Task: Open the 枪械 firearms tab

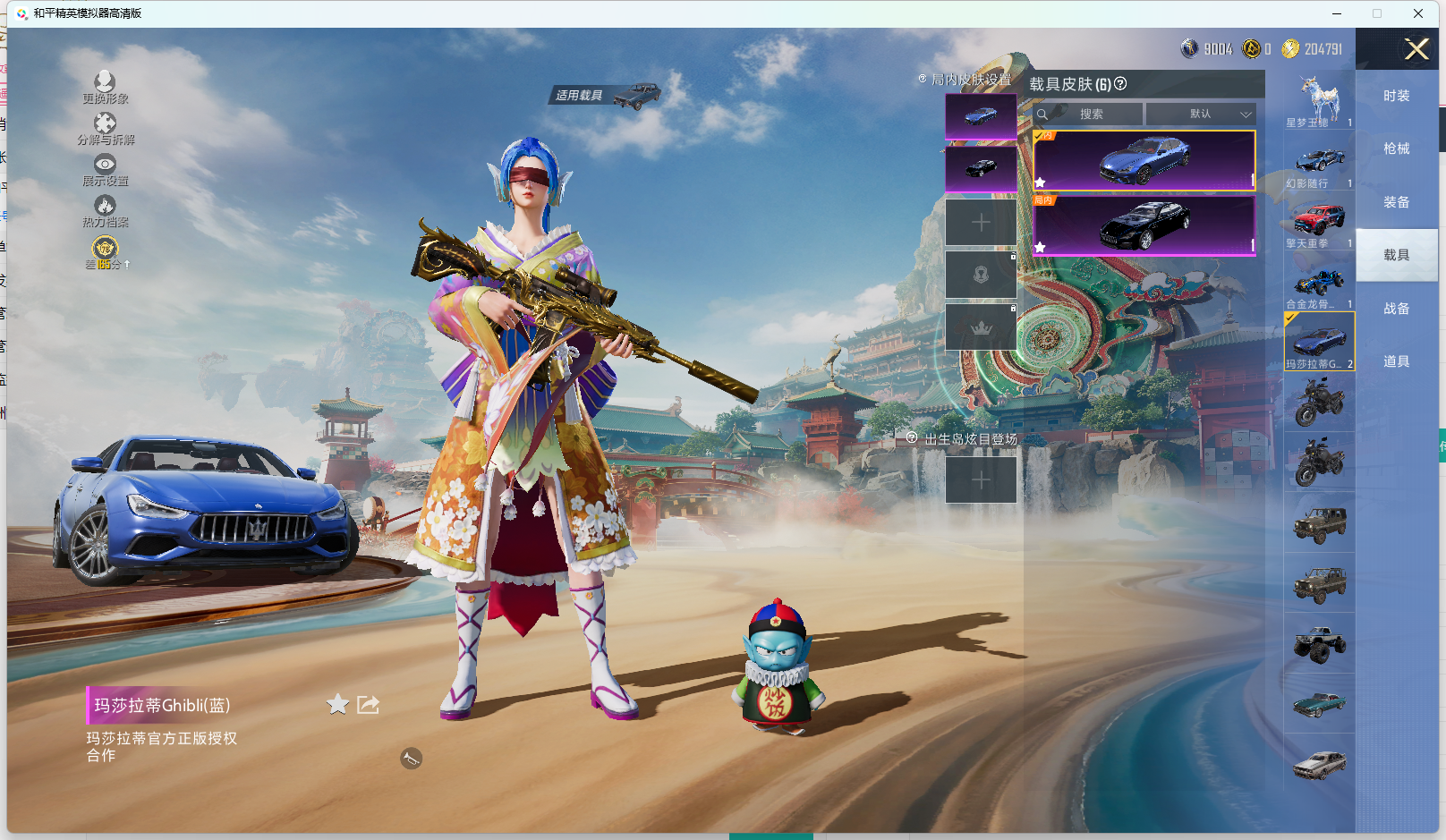Action: point(1396,149)
